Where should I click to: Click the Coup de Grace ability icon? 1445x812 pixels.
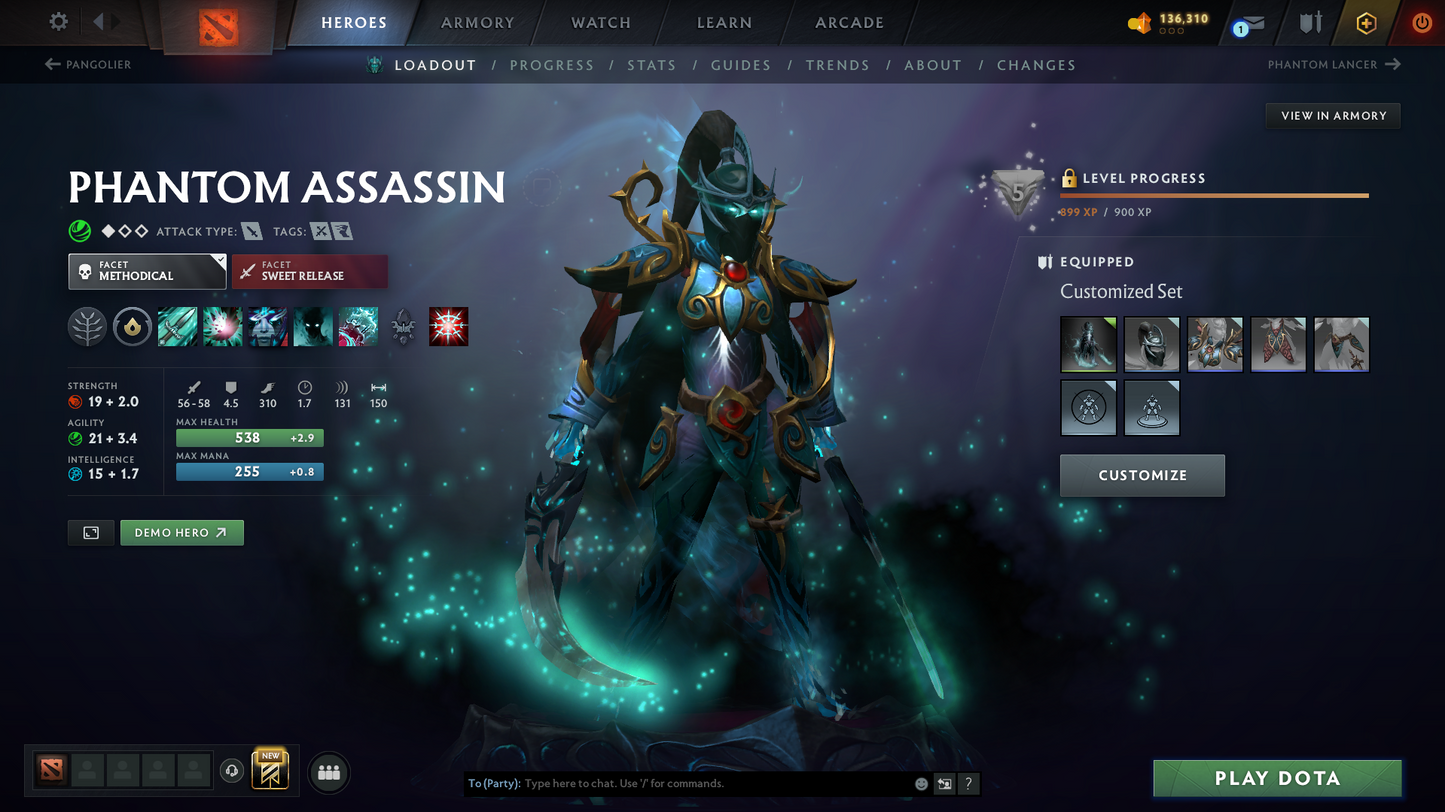tap(448, 326)
